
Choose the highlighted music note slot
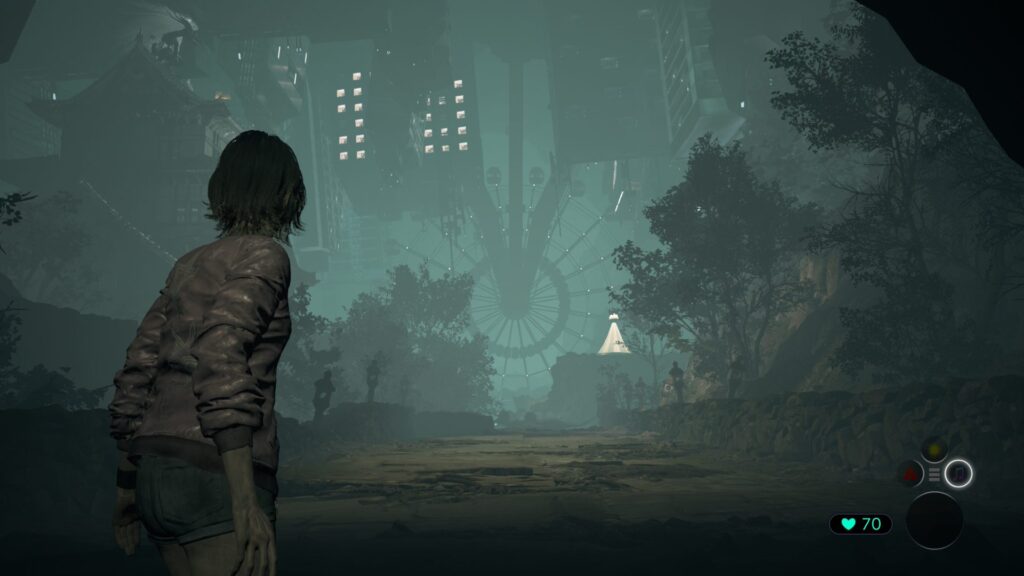[x=959, y=473]
